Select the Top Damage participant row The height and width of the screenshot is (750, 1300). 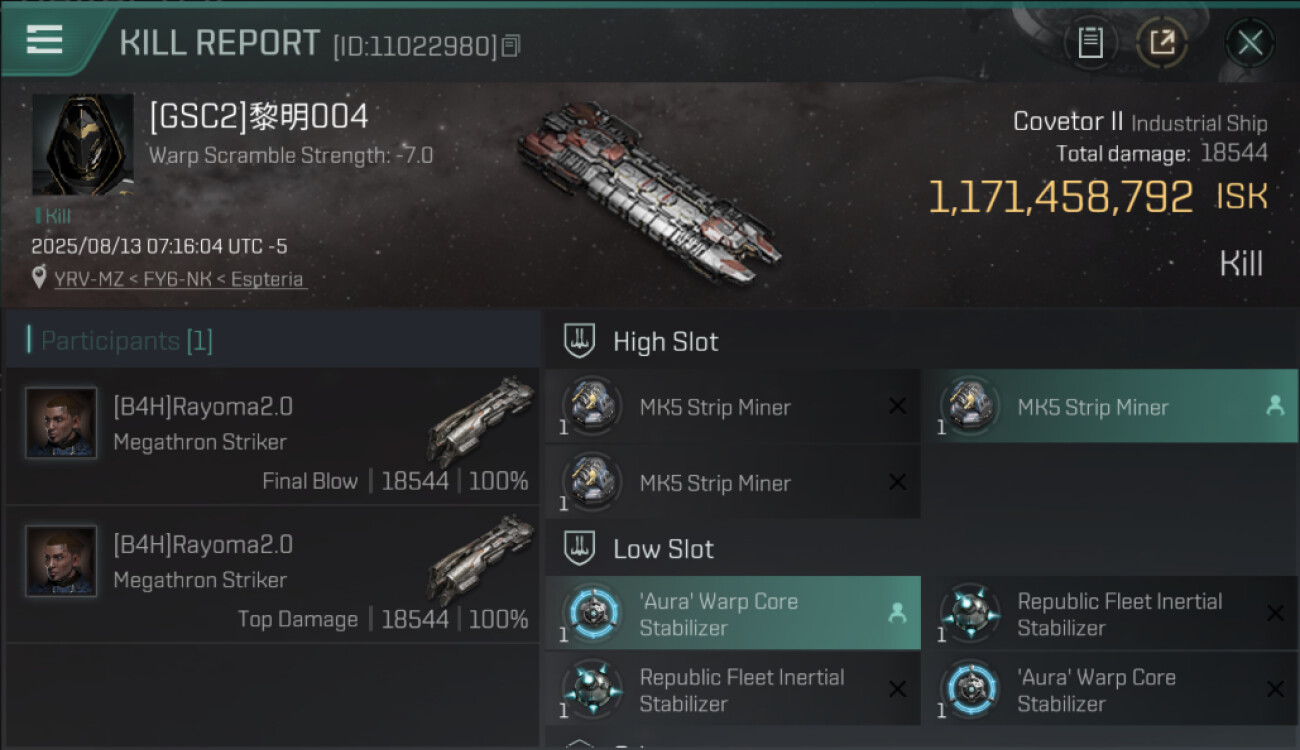pos(272,575)
